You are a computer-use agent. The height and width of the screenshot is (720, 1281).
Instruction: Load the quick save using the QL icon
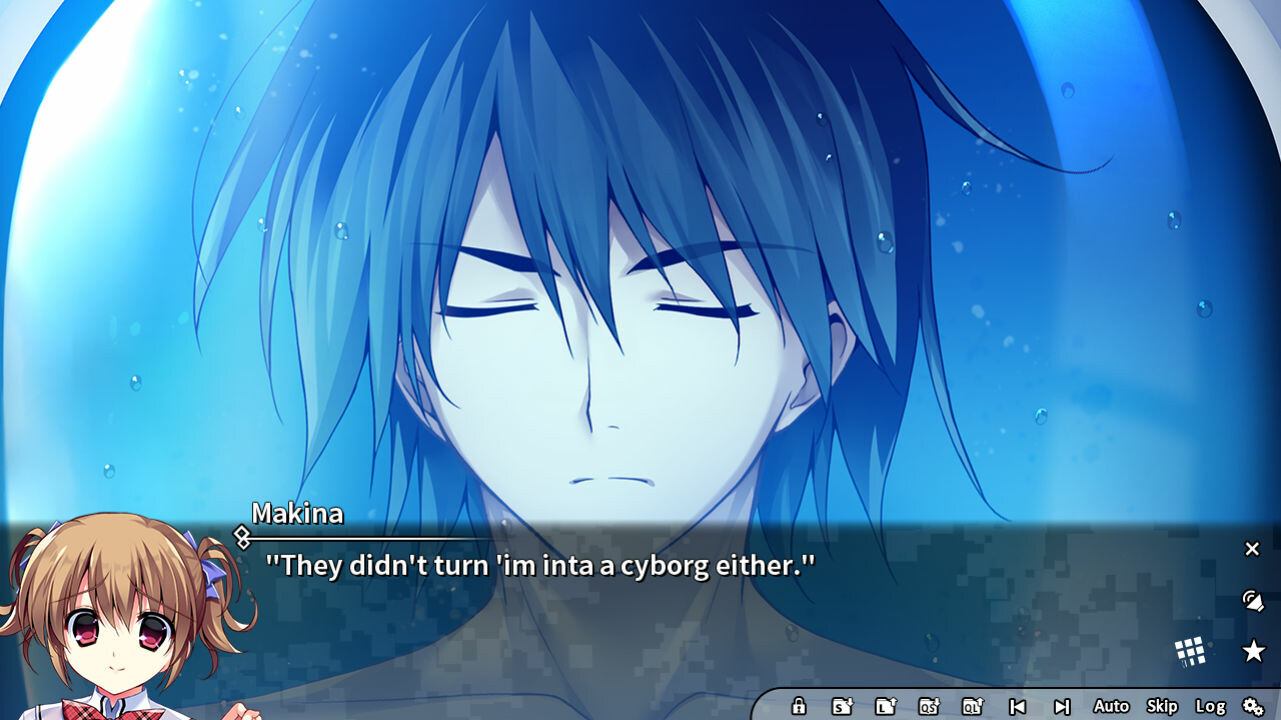(x=973, y=705)
